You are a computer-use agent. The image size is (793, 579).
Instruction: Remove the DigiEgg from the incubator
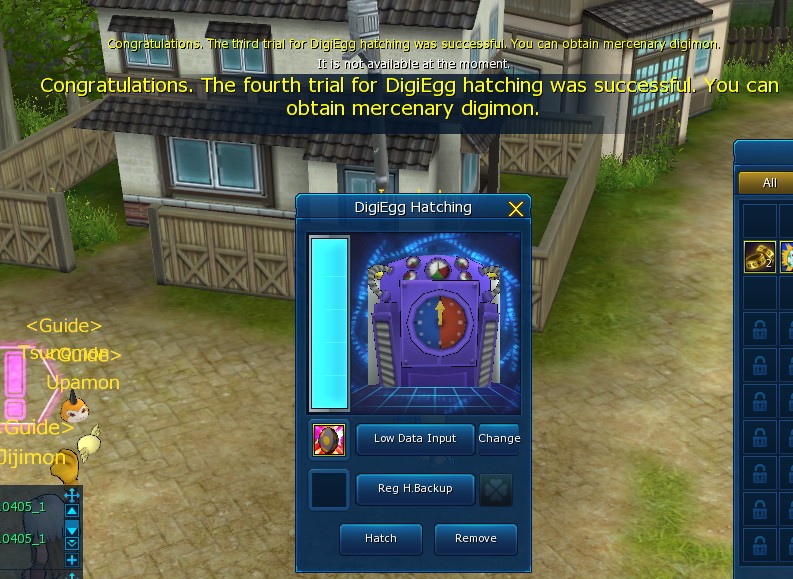tap(476, 539)
